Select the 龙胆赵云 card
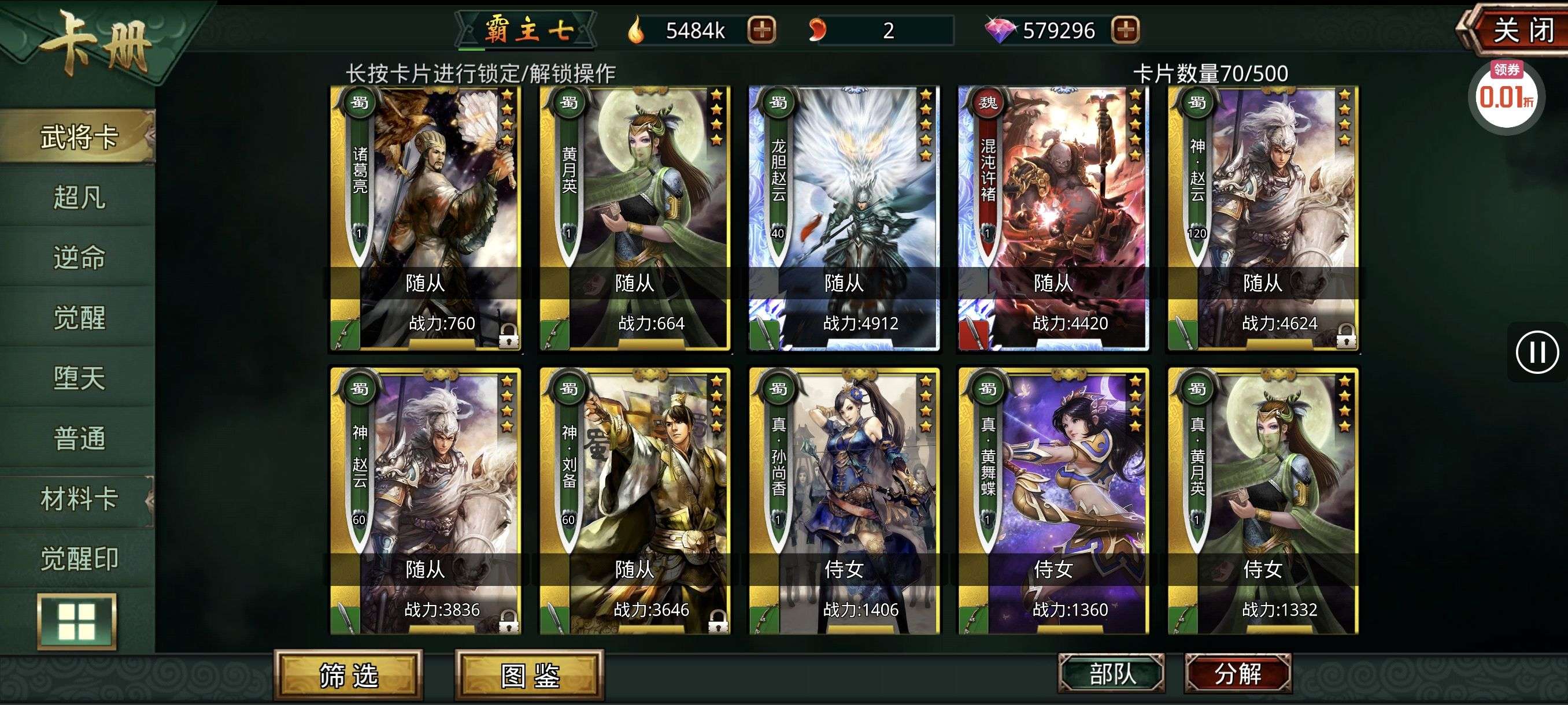The height and width of the screenshot is (705, 1568). point(844,219)
